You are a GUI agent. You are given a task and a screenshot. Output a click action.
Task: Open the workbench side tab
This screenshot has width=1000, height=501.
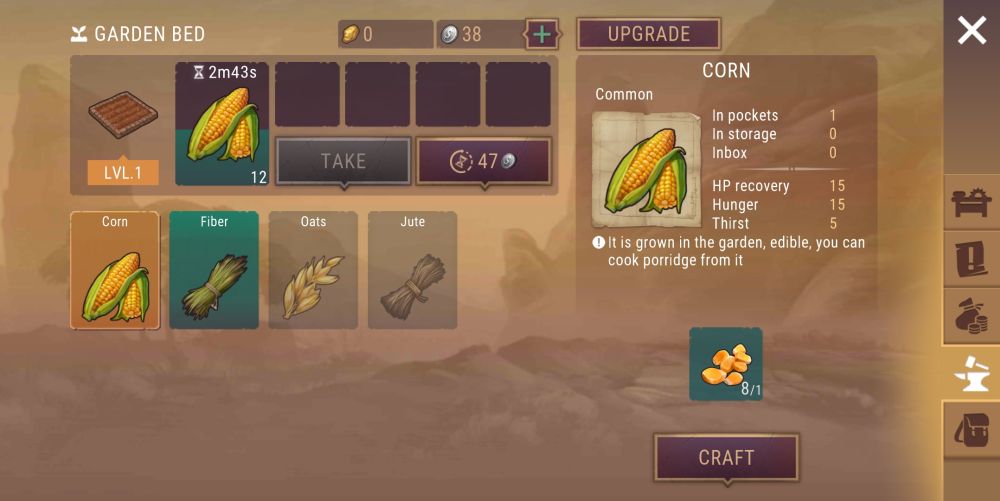pos(971,203)
